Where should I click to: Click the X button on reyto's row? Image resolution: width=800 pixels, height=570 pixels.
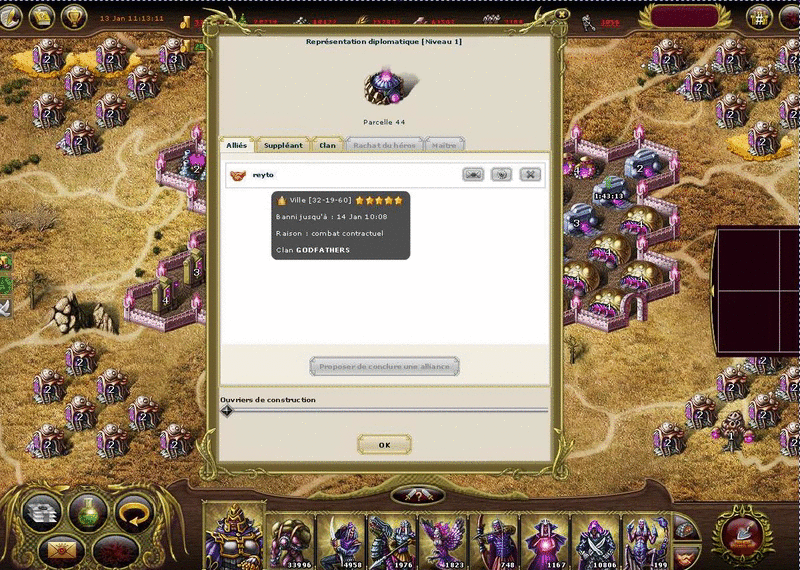530,175
